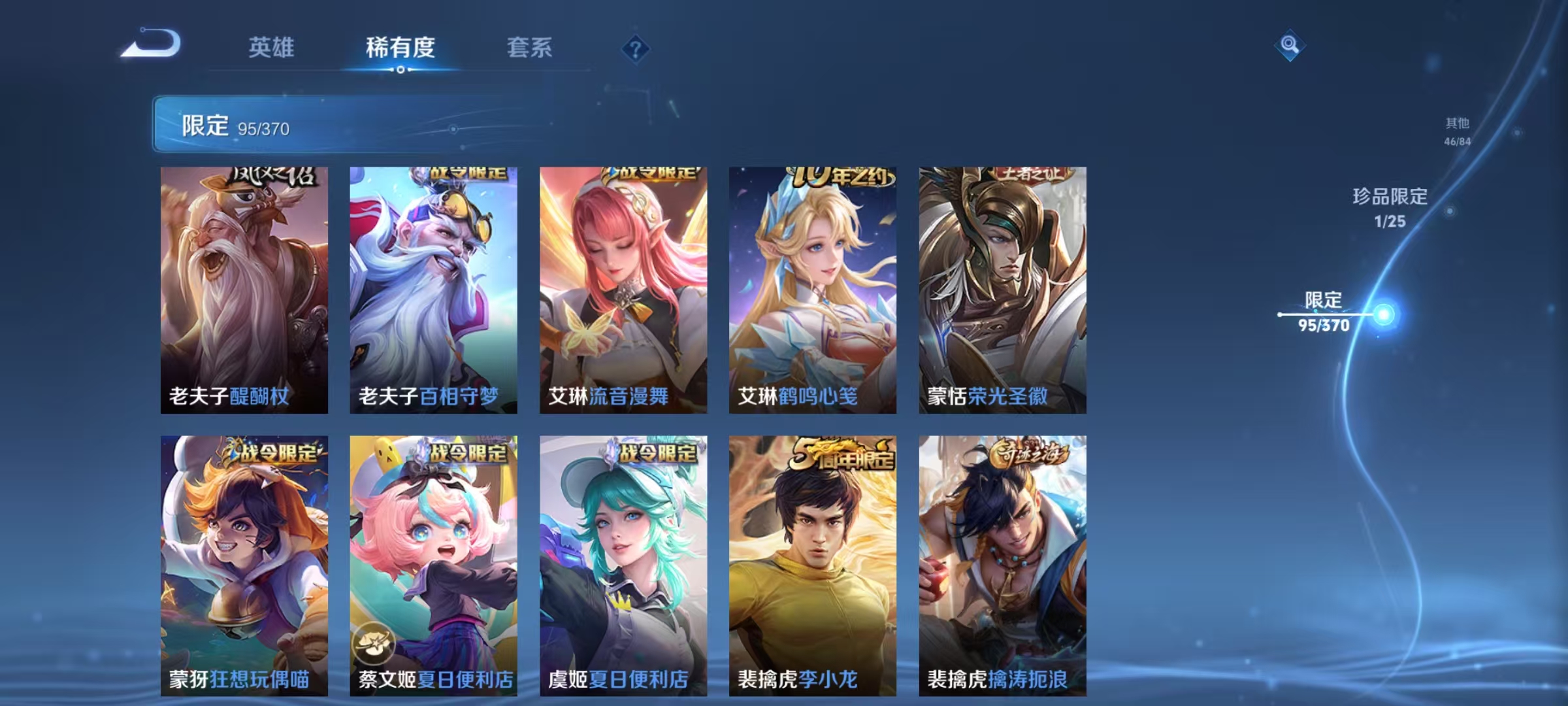This screenshot has height=706, width=1568.
Task: Open the 老夫子百相守梦 skin card
Action: pos(433,288)
